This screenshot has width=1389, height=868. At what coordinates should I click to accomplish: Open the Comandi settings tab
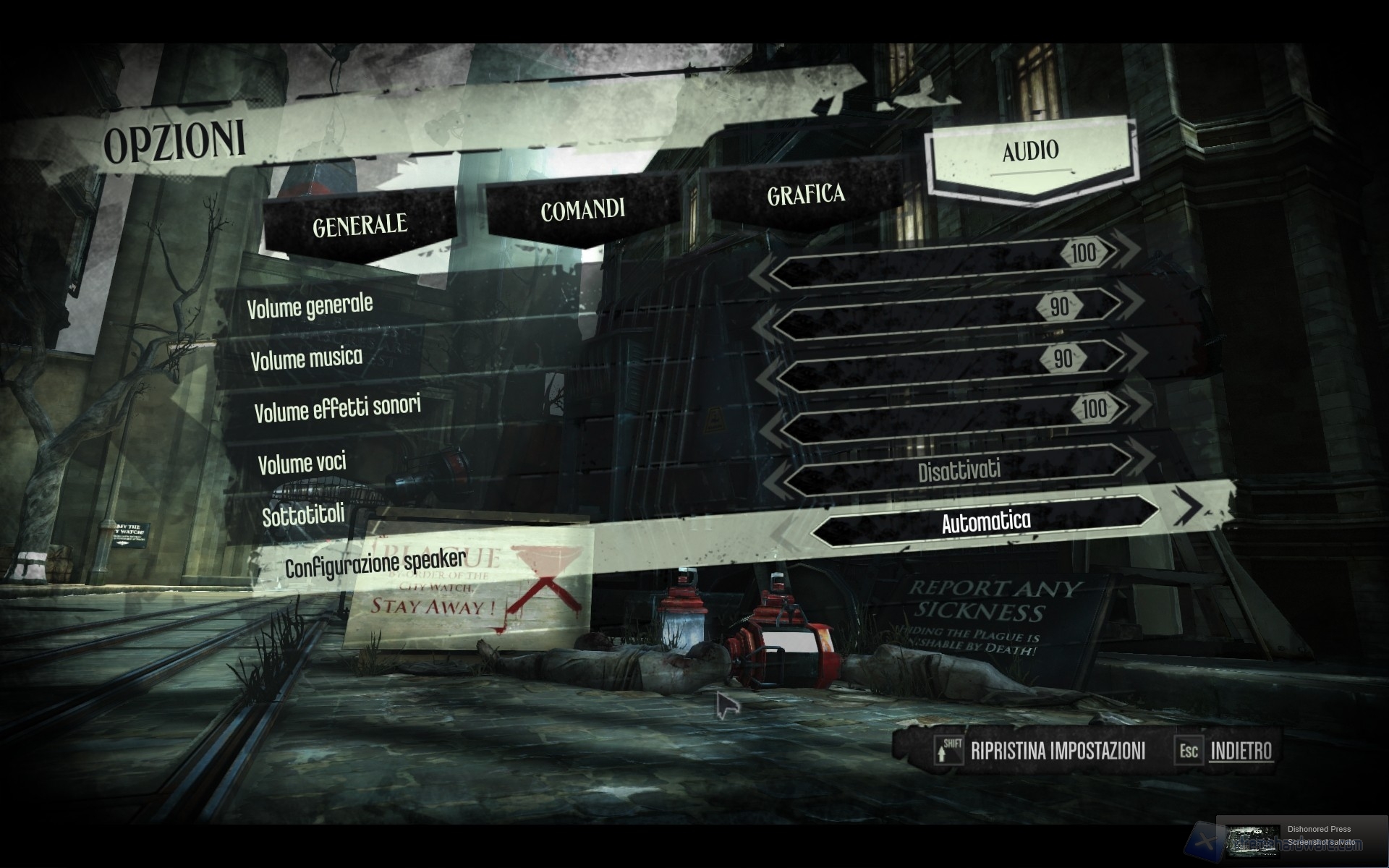582,210
